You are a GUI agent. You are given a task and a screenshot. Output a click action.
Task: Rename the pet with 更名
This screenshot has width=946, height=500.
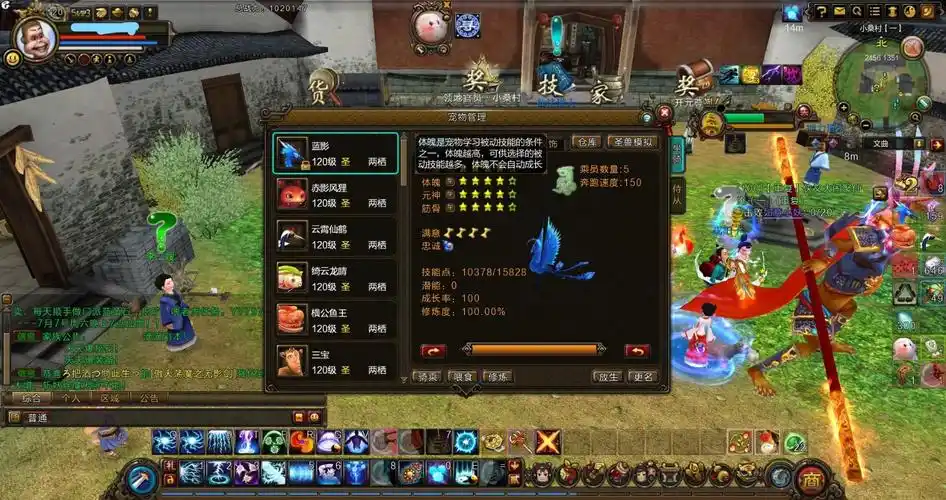pyautogui.click(x=641, y=377)
